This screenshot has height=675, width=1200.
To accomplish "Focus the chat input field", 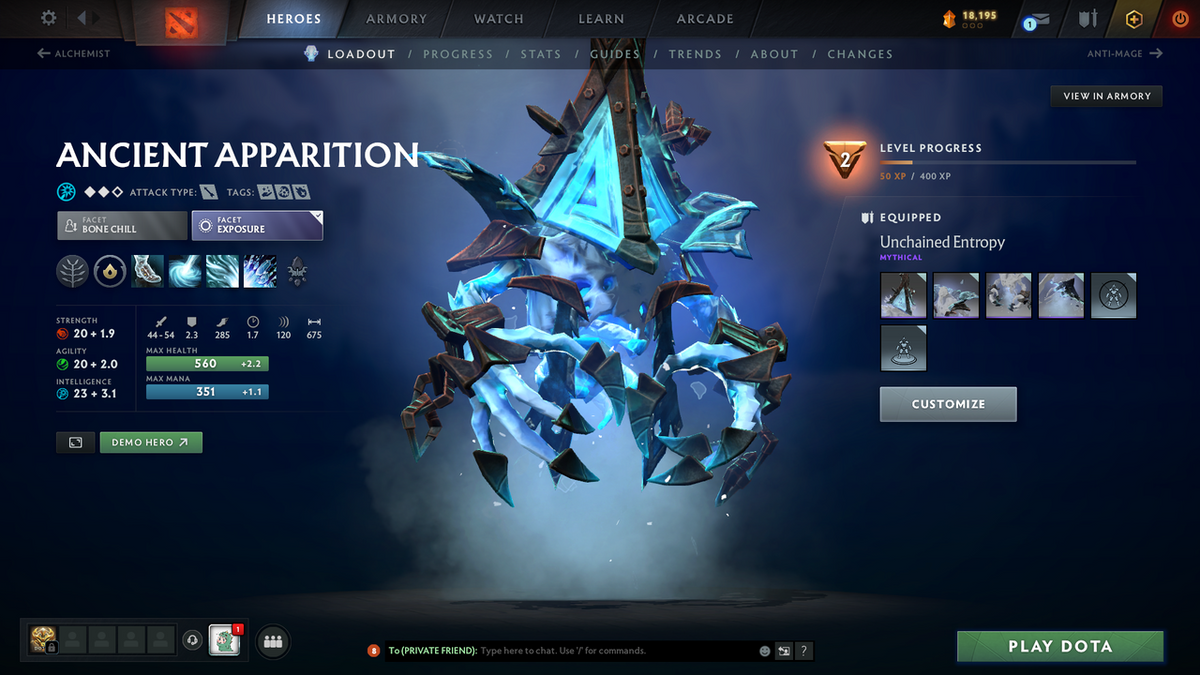I will (x=615, y=651).
